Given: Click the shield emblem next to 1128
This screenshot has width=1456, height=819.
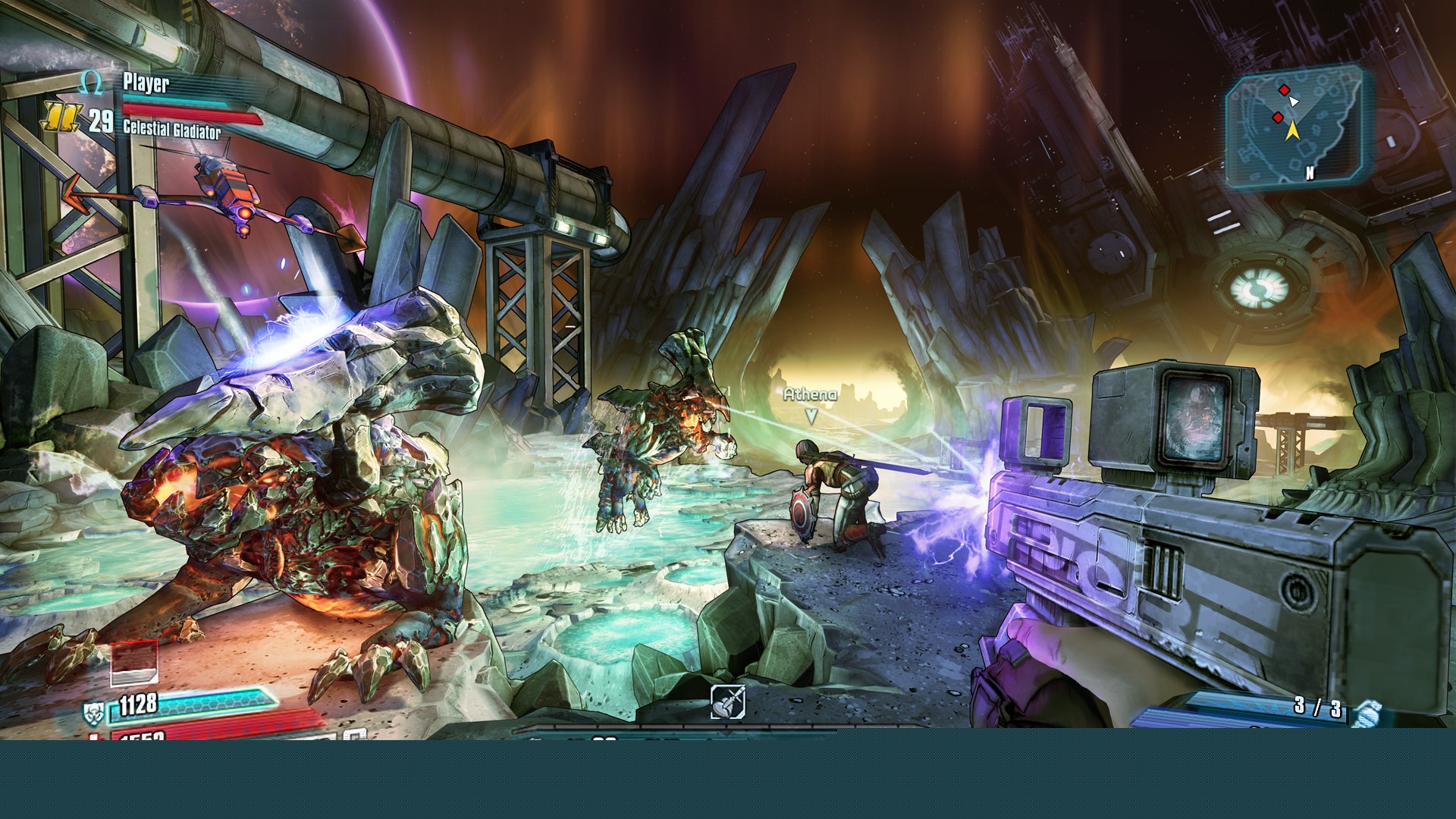Looking at the screenshot, I should coord(93,712).
